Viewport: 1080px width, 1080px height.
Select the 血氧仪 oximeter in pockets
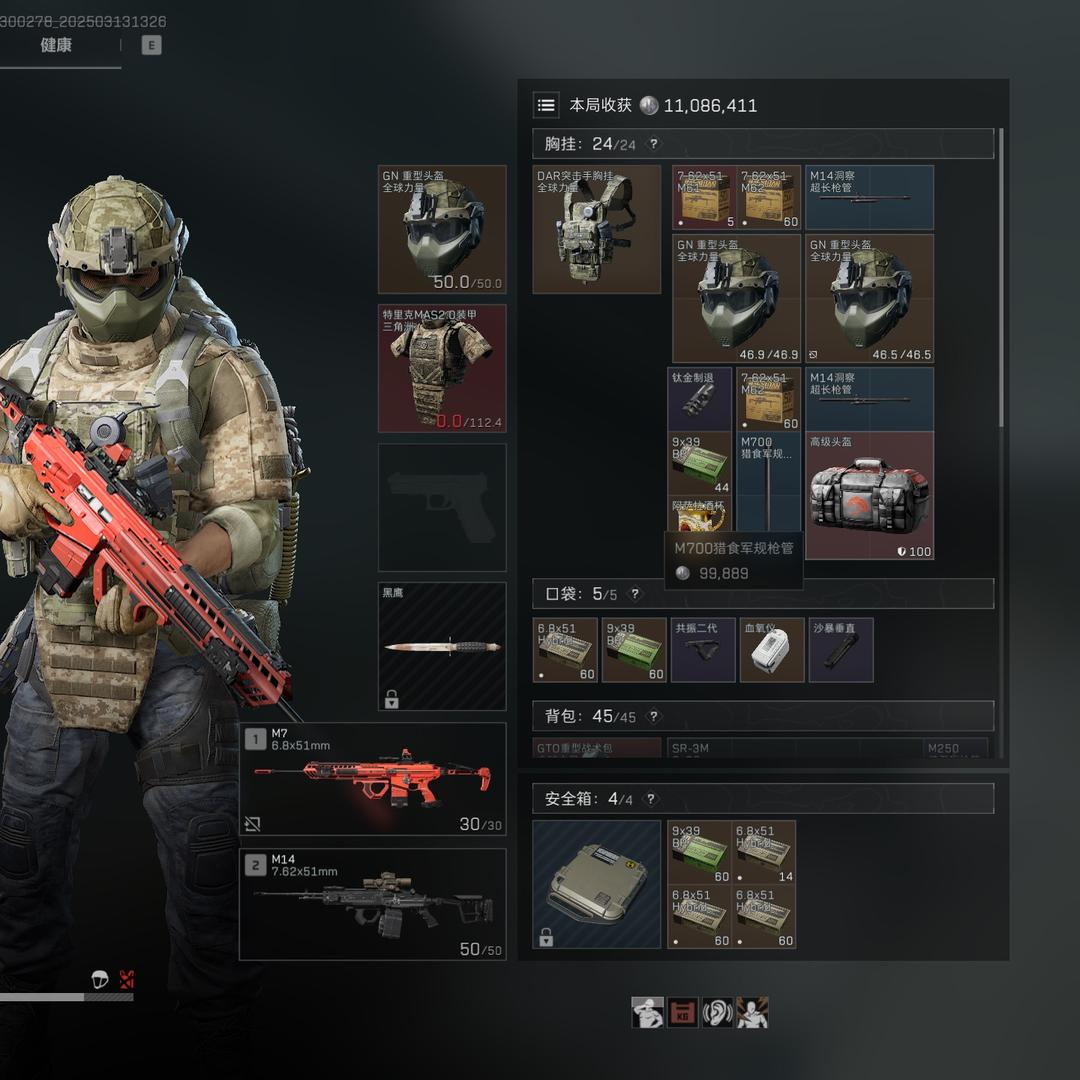772,650
